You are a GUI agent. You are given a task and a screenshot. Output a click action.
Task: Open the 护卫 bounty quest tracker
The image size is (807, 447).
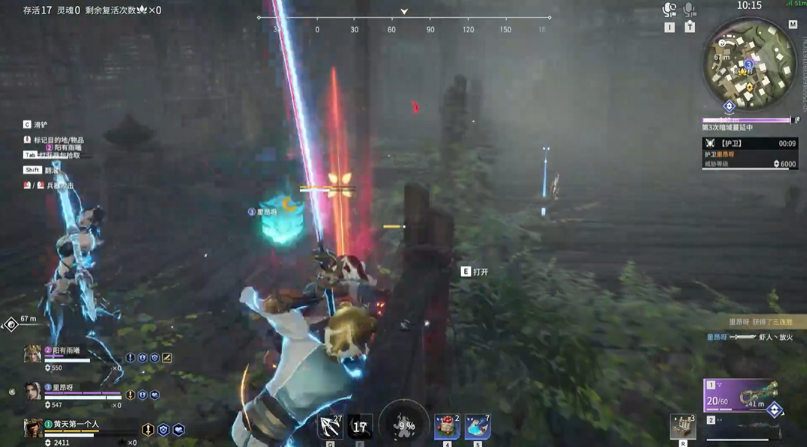[x=749, y=153]
